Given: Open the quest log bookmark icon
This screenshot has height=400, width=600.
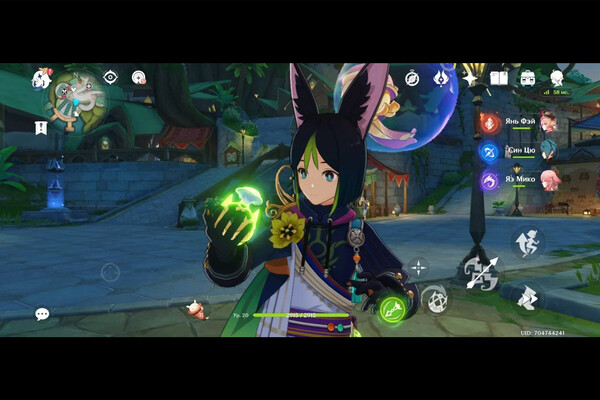Looking at the screenshot, I should [41, 128].
